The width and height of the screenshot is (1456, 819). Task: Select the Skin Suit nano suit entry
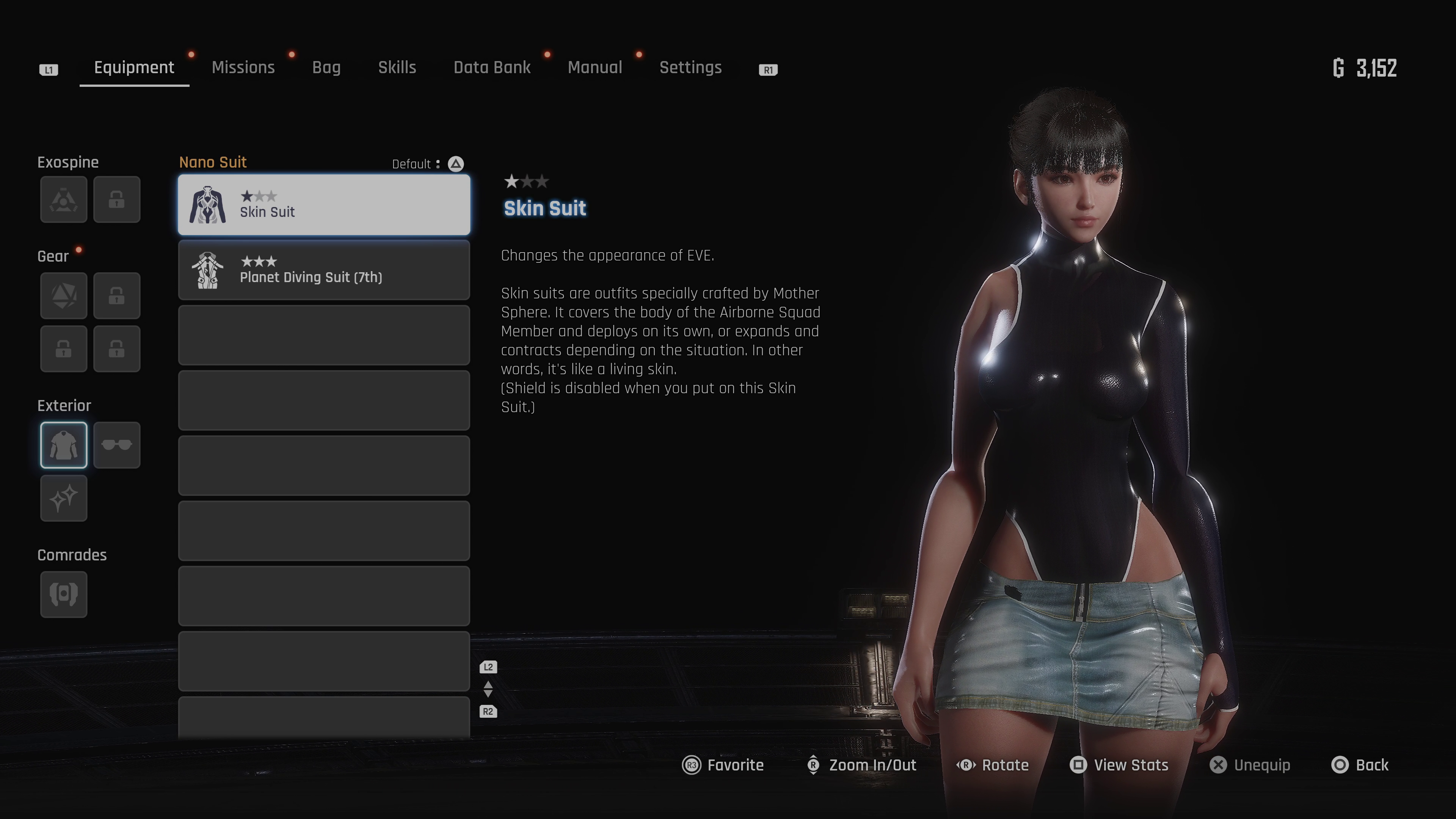324,205
